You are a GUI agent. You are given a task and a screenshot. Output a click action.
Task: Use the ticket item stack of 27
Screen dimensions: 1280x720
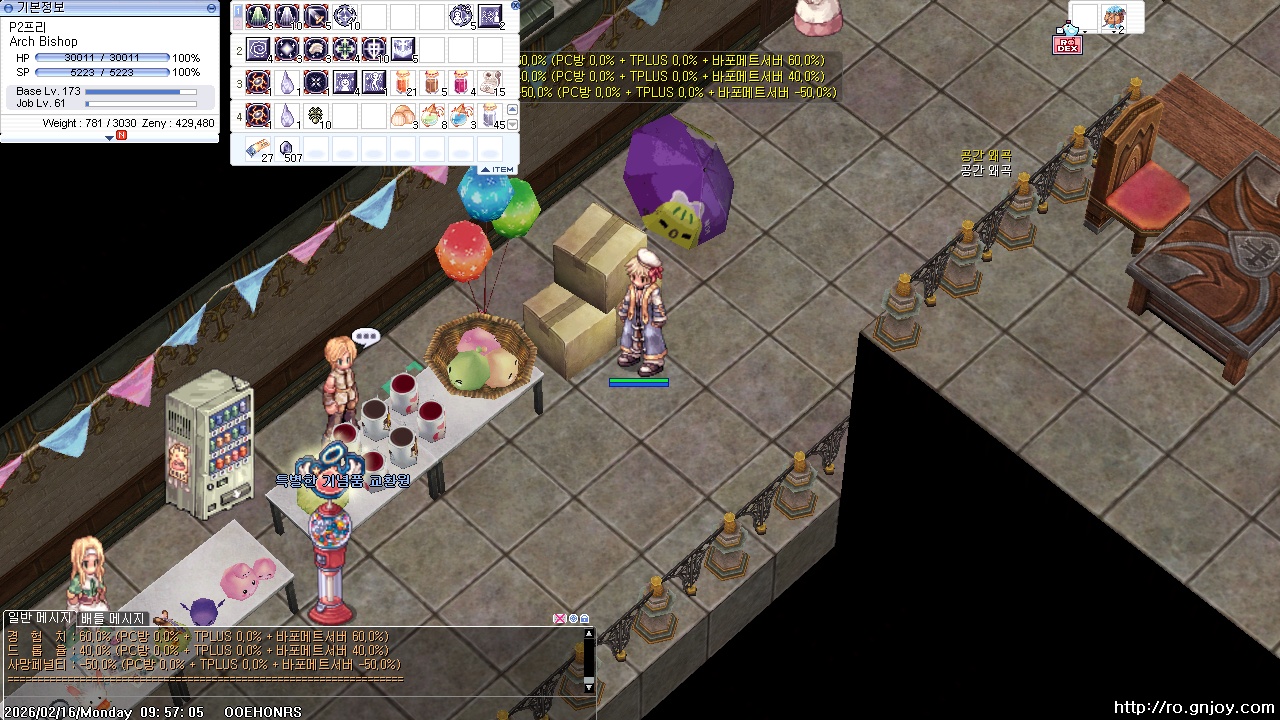258,149
